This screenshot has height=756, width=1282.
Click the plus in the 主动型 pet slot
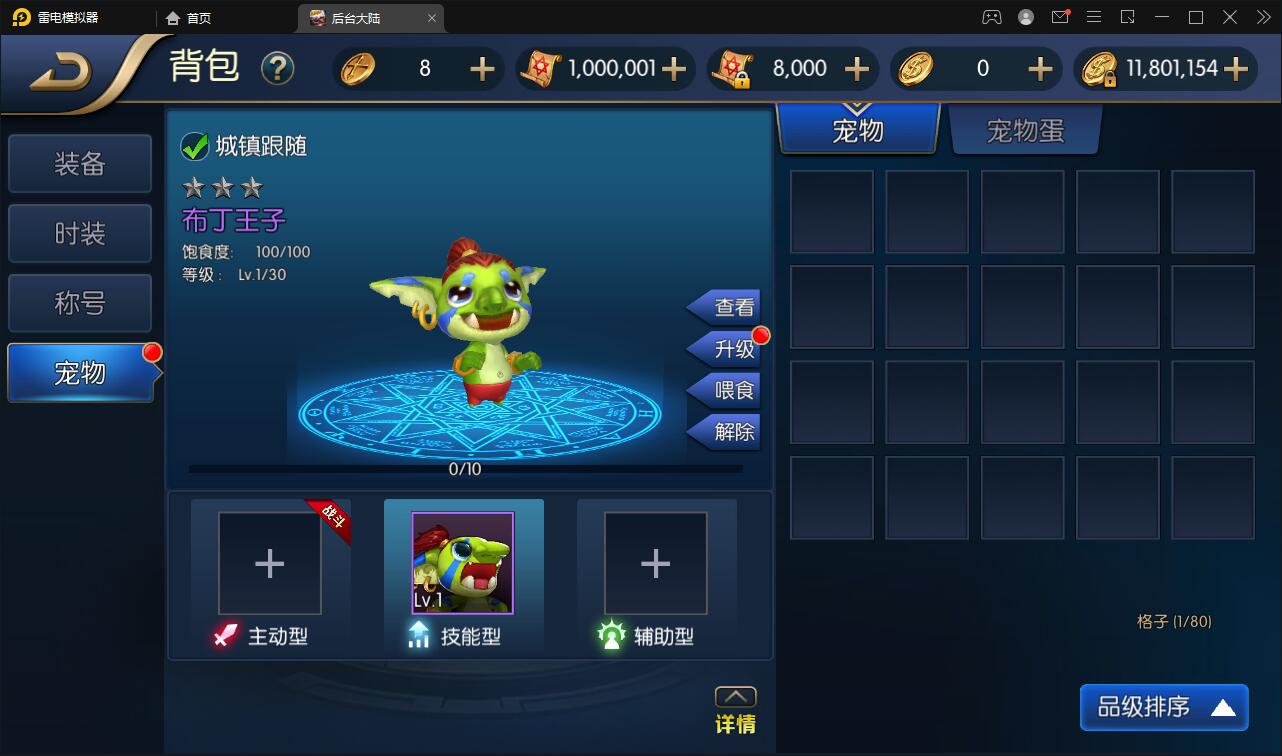click(x=269, y=563)
